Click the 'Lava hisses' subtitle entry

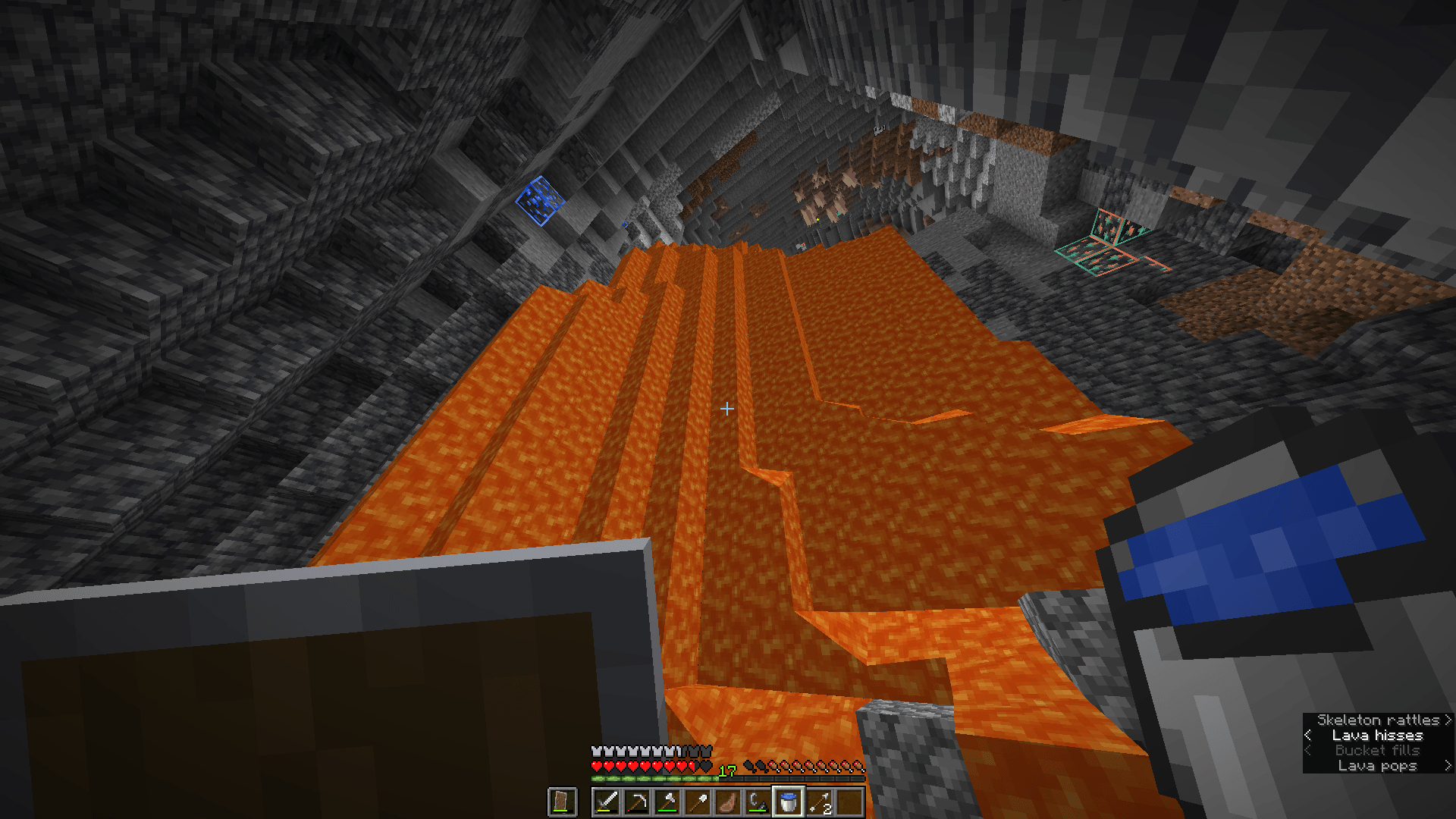coord(1376,735)
